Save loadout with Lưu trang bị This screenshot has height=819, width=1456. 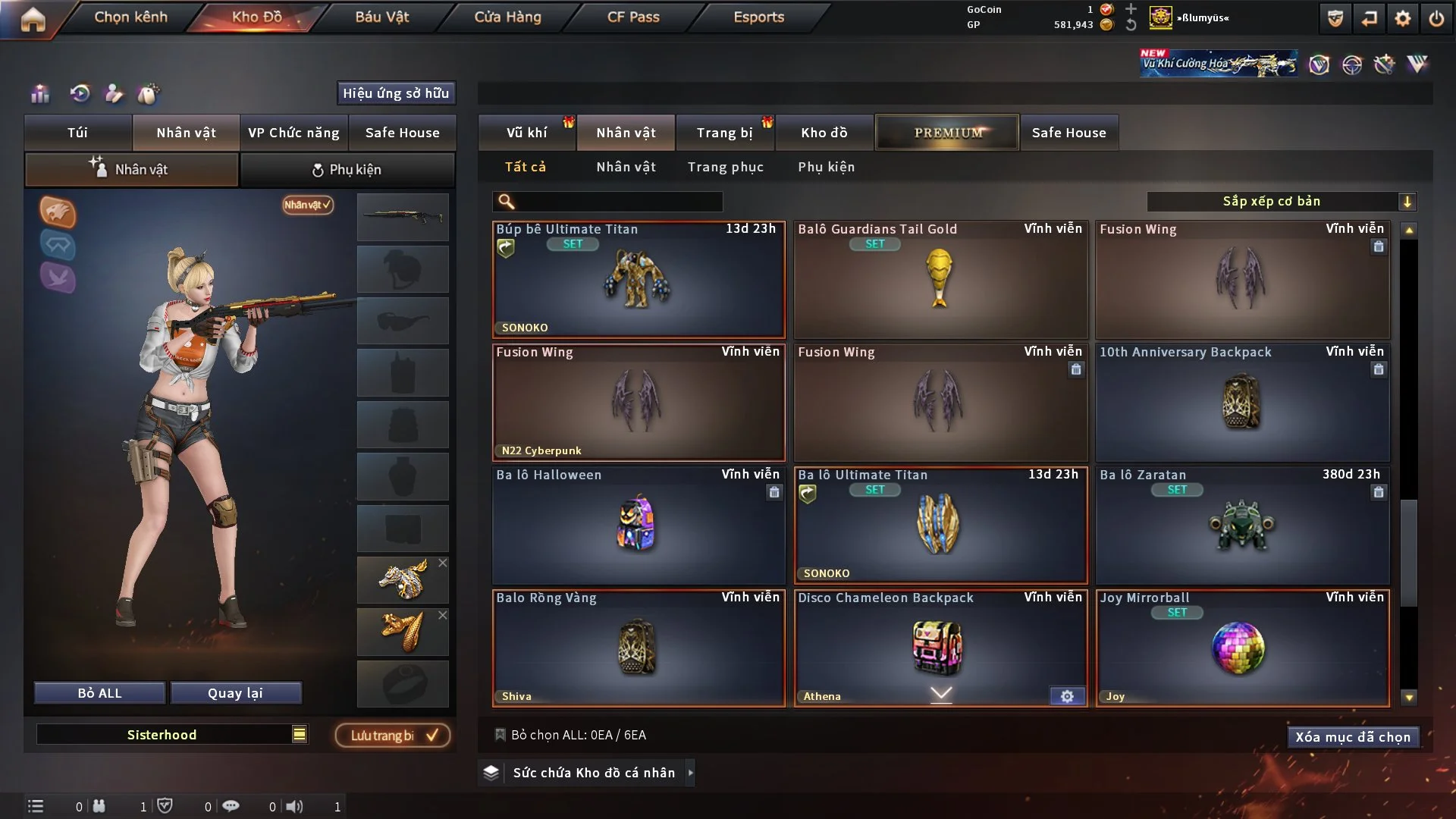[393, 736]
